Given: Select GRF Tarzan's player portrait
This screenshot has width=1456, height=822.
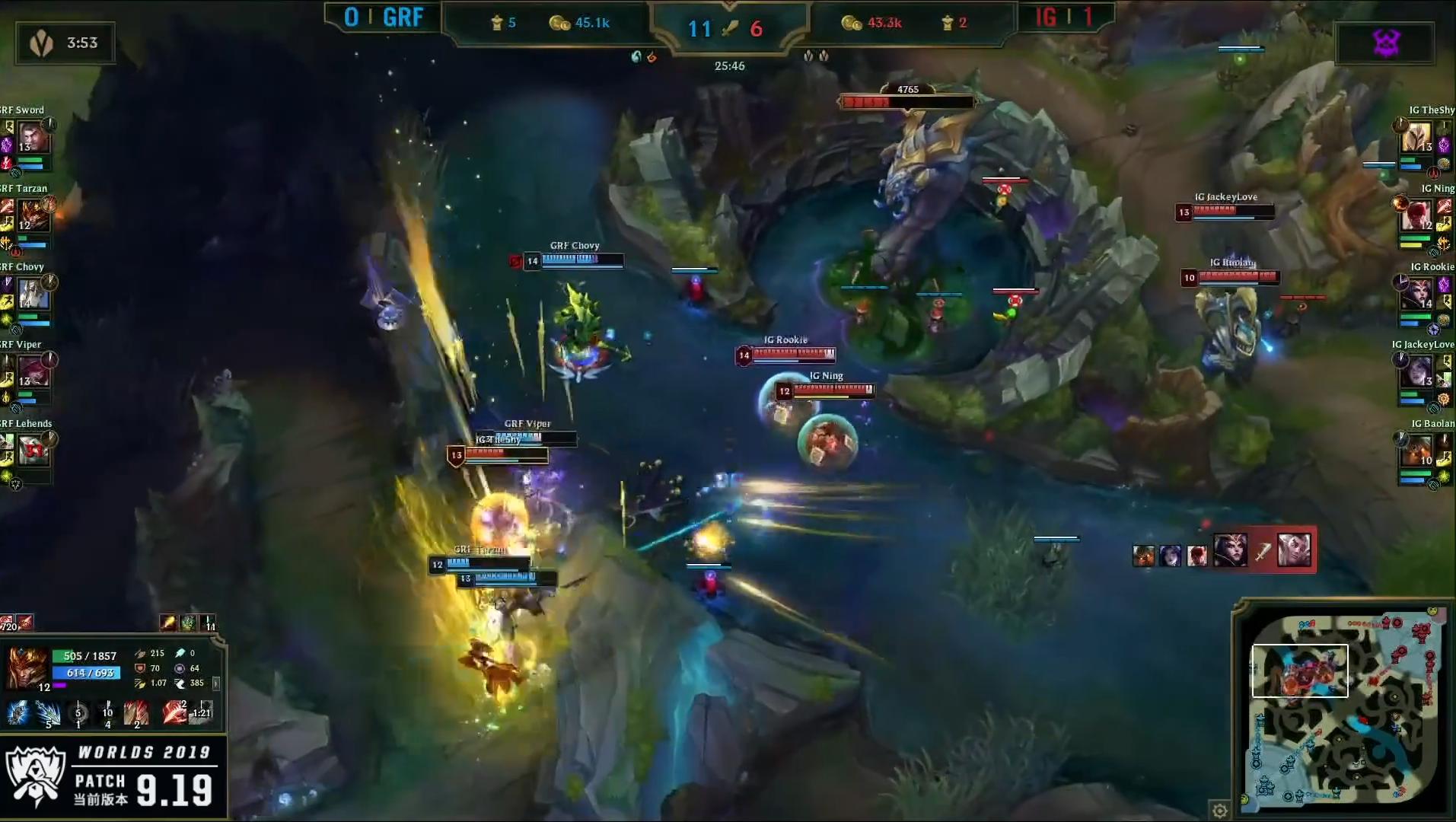Looking at the screenshot, I should coord(32,216).
